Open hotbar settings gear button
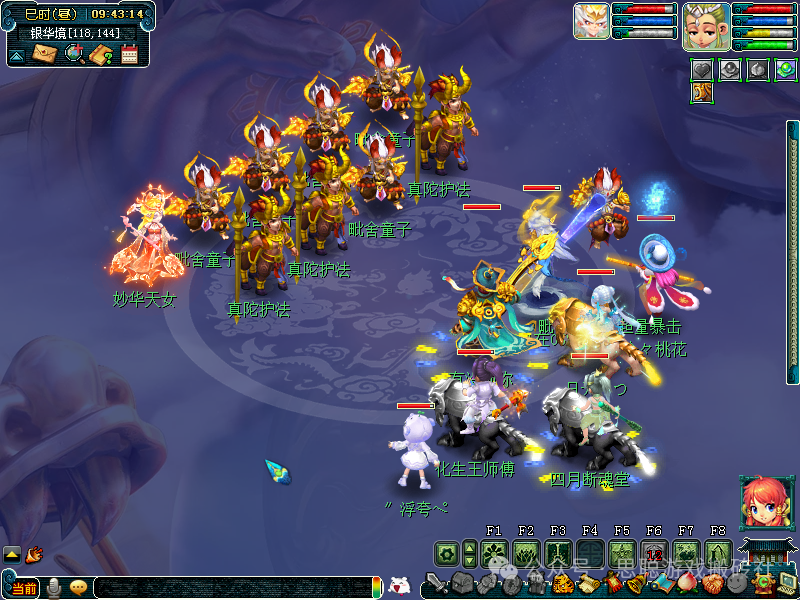Image resolution: width=800 pixels, height=600 pixels. click(x=446, y=553)
